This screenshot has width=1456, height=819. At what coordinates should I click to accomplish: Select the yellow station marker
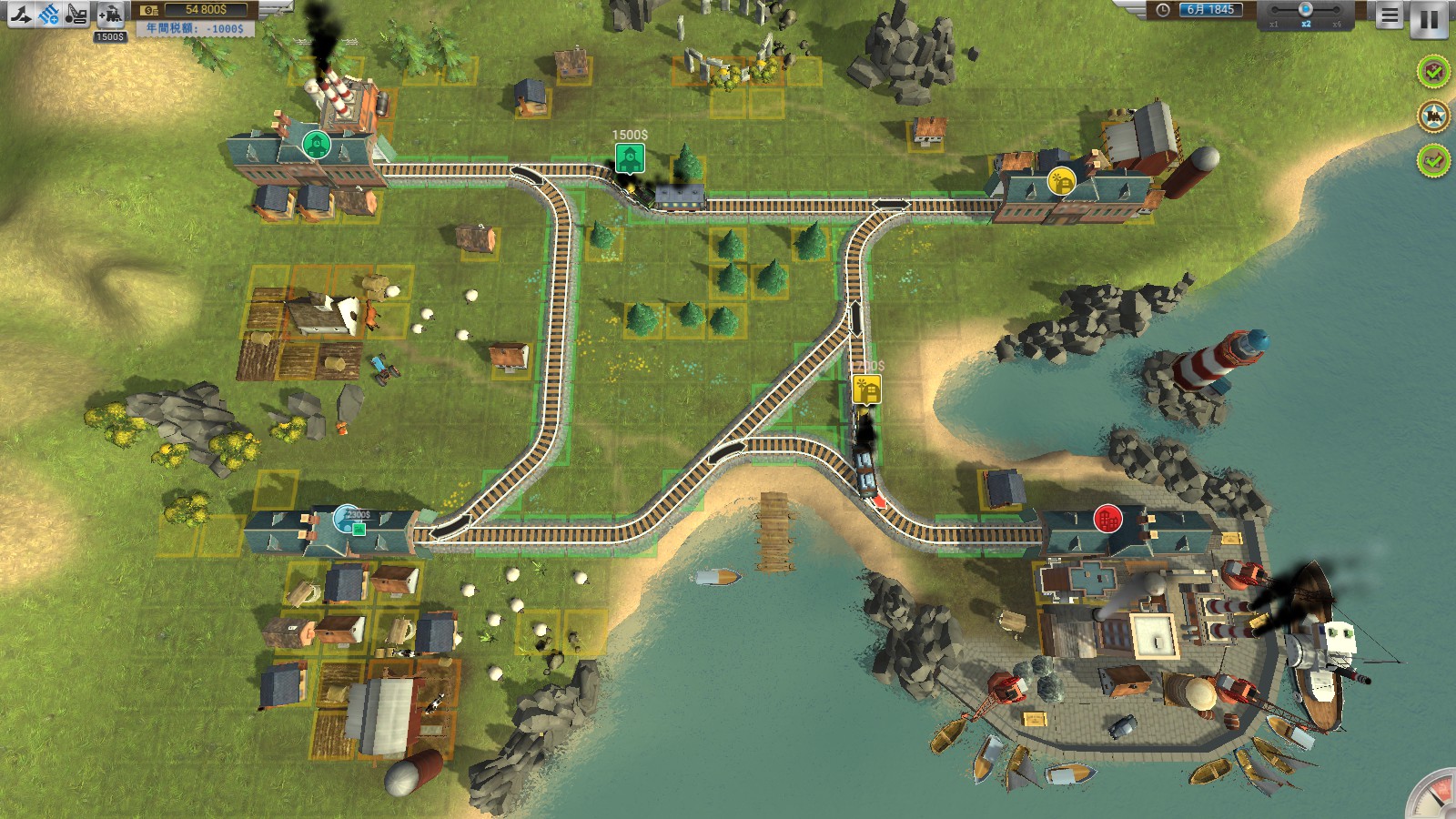point(1061,180)
